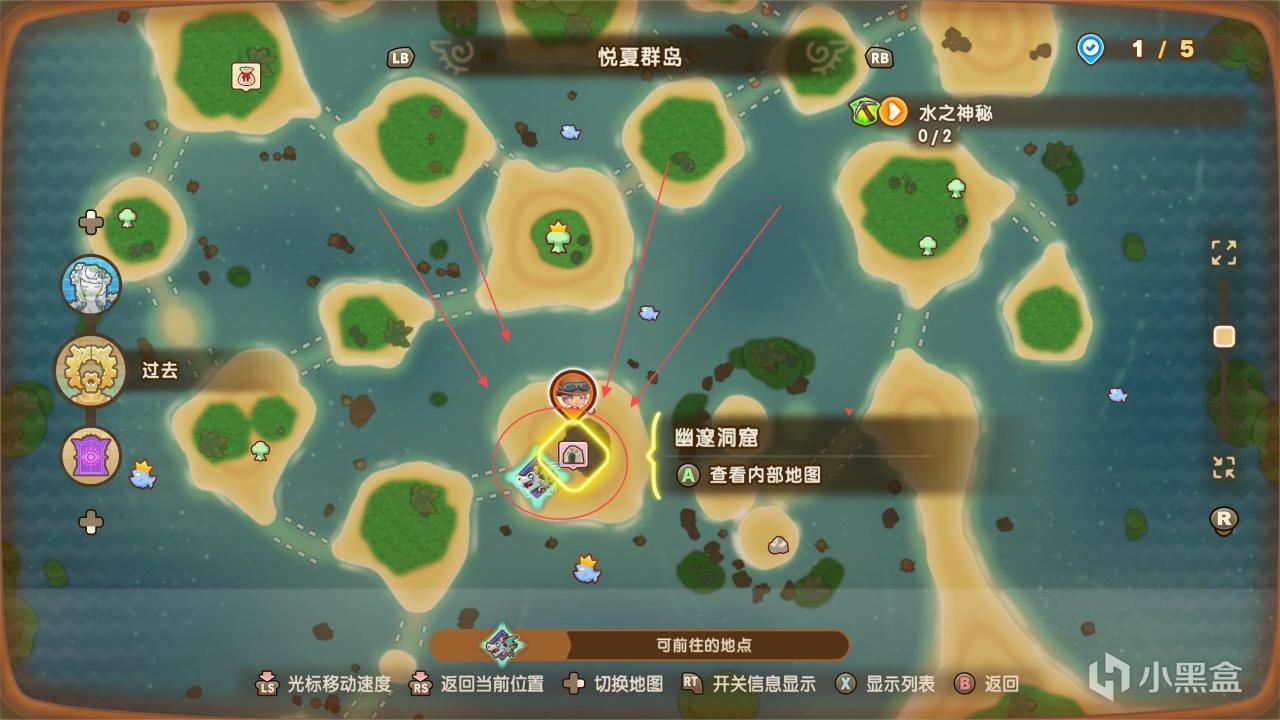Select the crown icon on the central island
Viewport: 1280px width, 720px height.
557,235
